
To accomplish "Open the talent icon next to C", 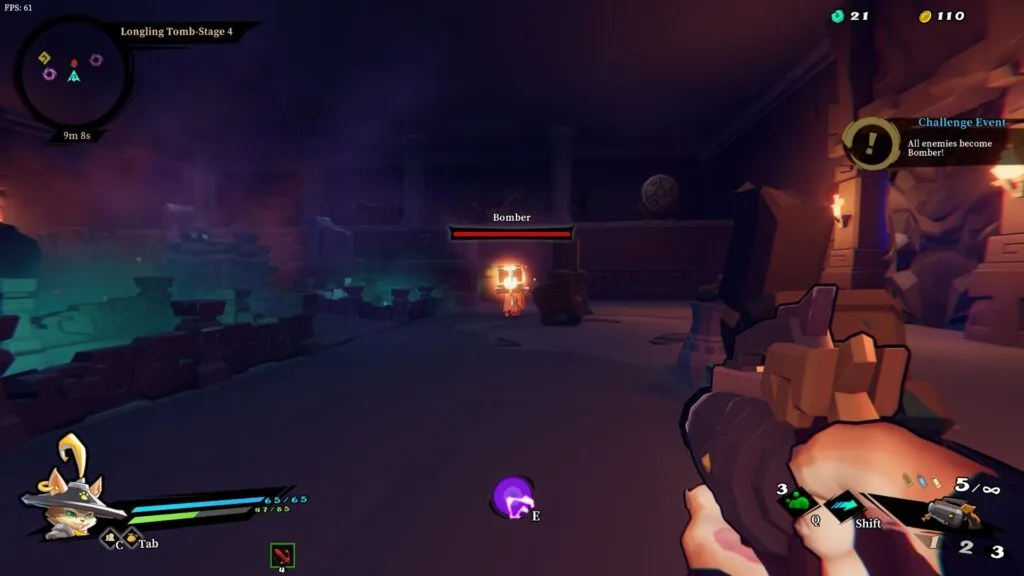I will tap(108, 538).
